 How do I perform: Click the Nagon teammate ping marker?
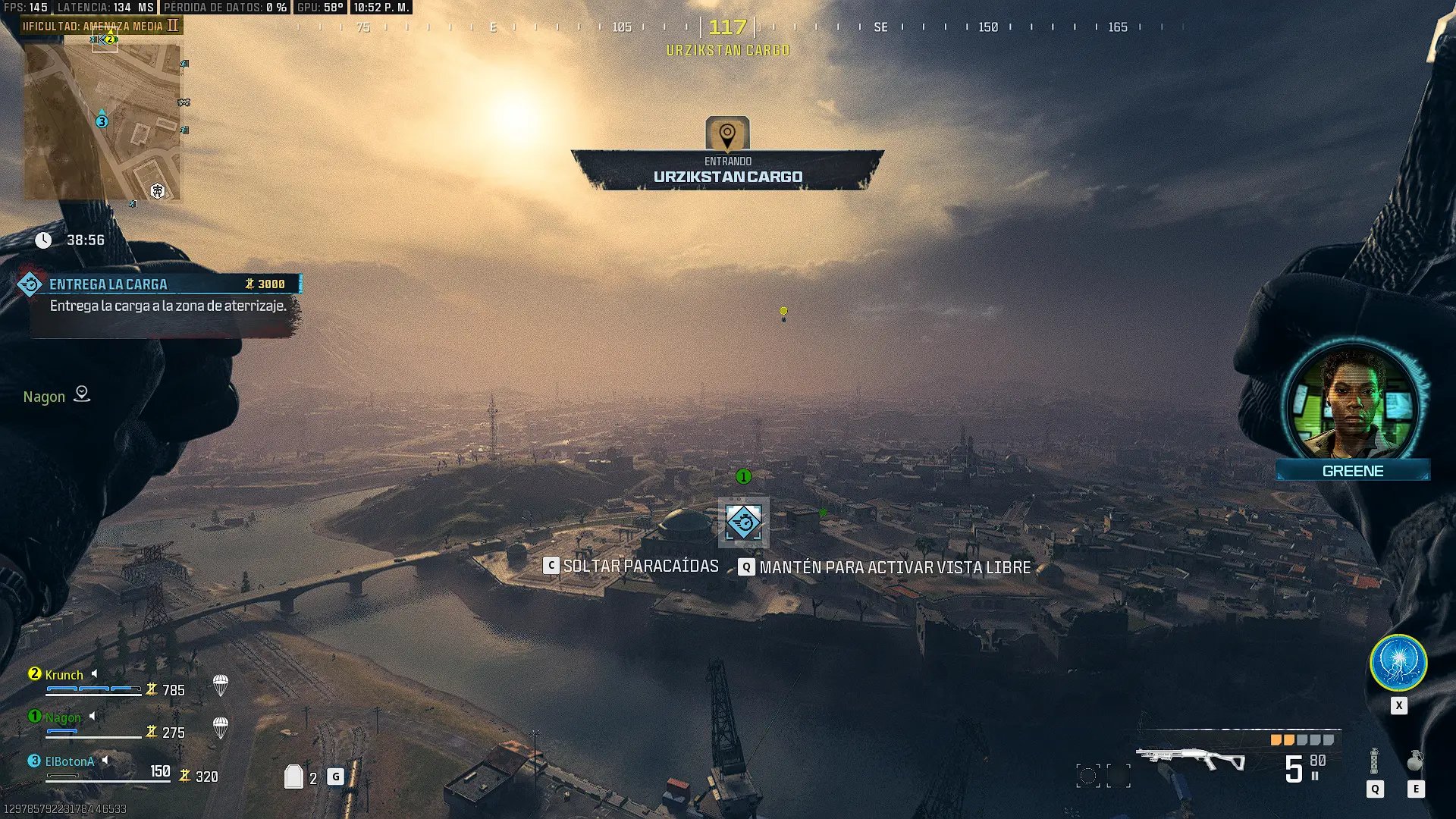81,394
